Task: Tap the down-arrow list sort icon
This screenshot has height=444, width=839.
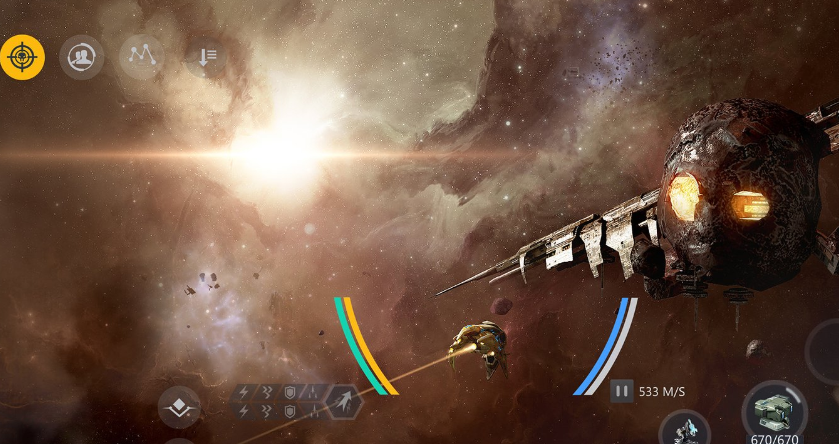Action: pos(205,57)
